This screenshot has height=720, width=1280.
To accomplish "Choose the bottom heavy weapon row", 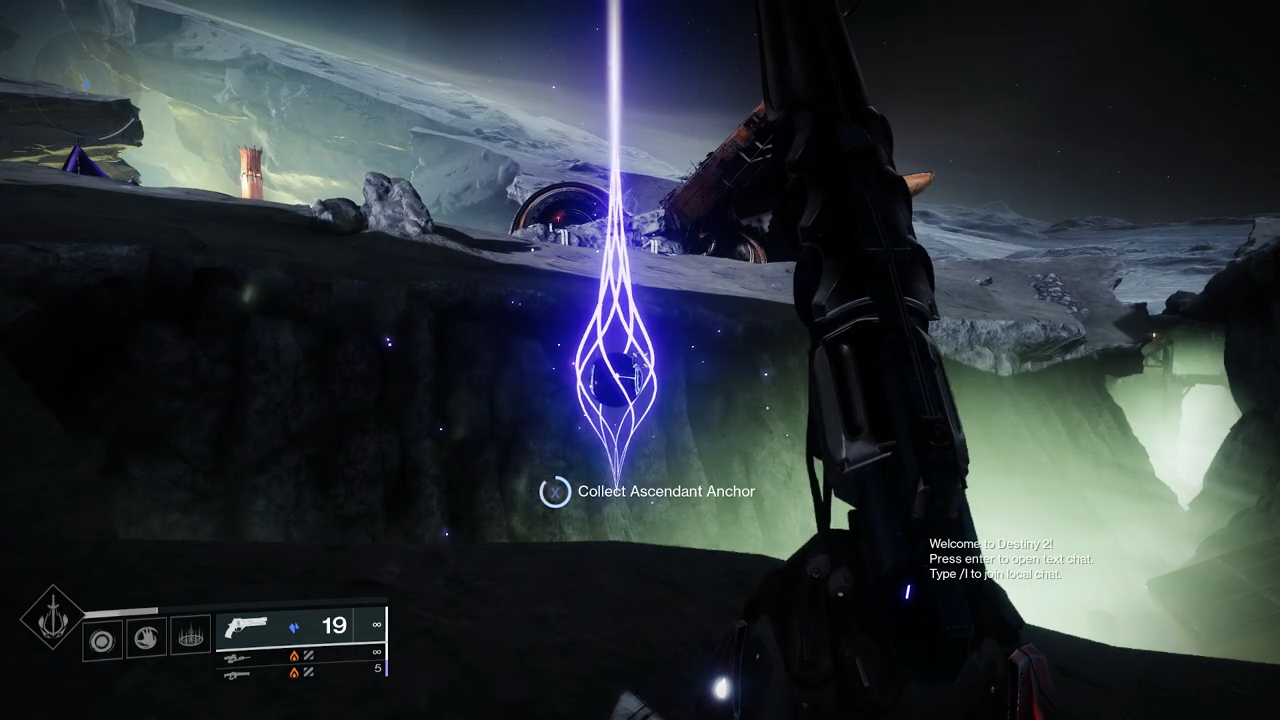I will [x=238, y=674].
